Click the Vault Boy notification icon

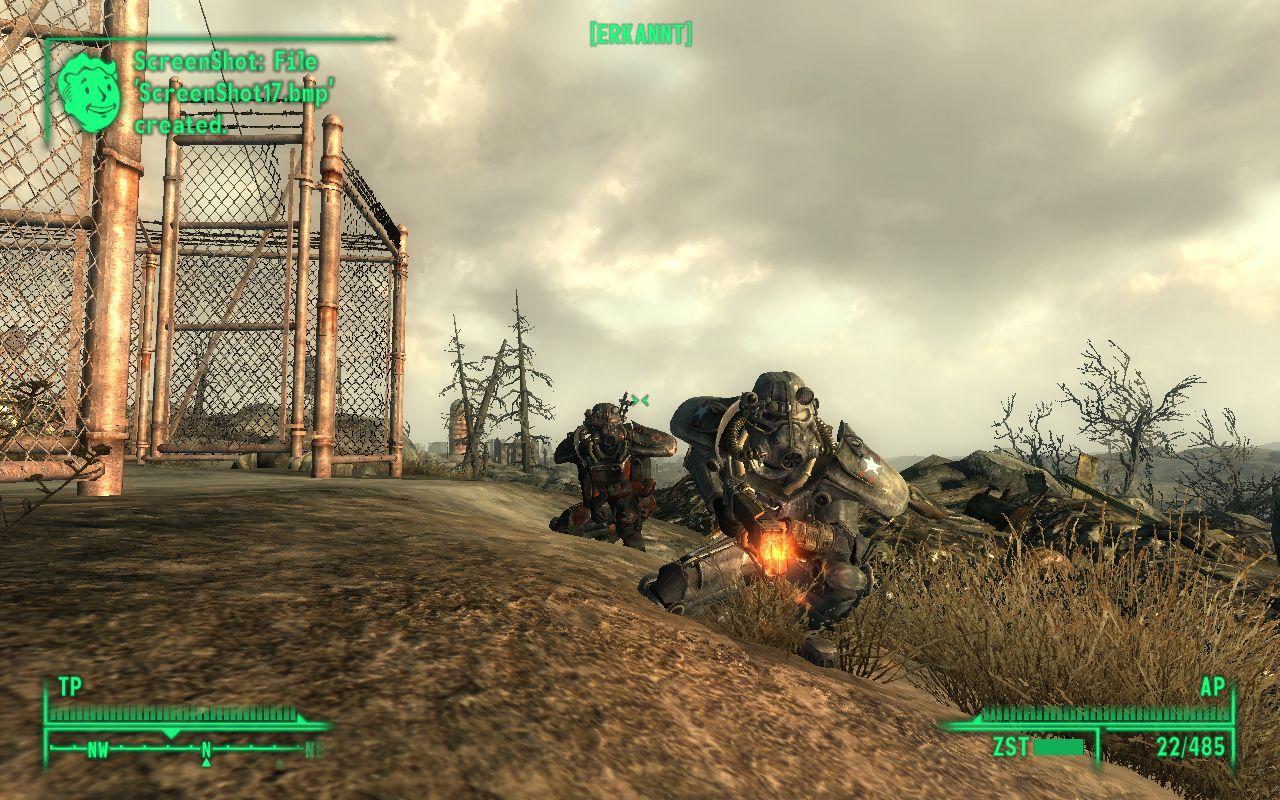[89, 92]
